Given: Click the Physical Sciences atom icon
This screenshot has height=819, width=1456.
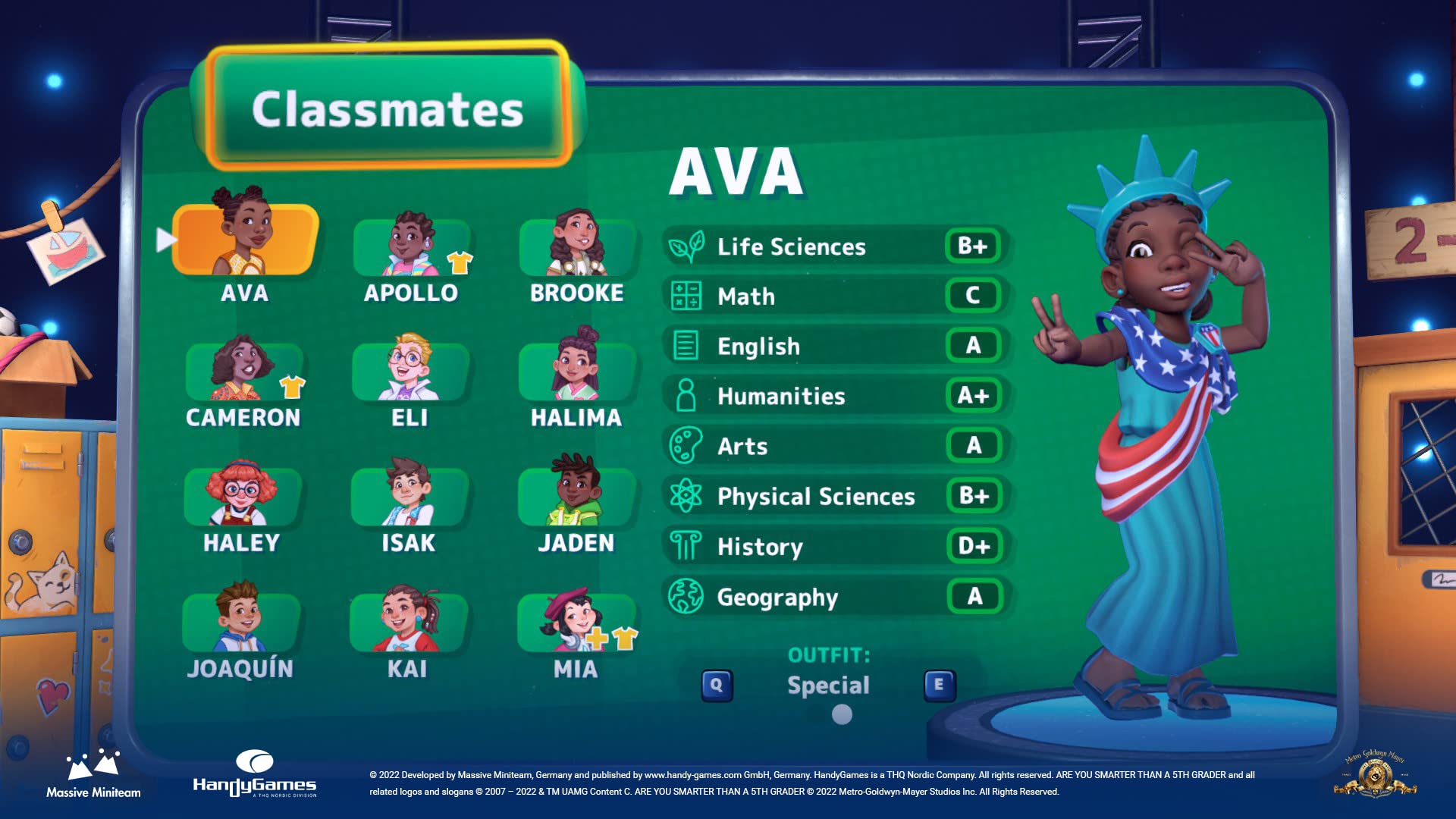Looking at the screenshot, I should pyautogui.click(x=685, y=497).
